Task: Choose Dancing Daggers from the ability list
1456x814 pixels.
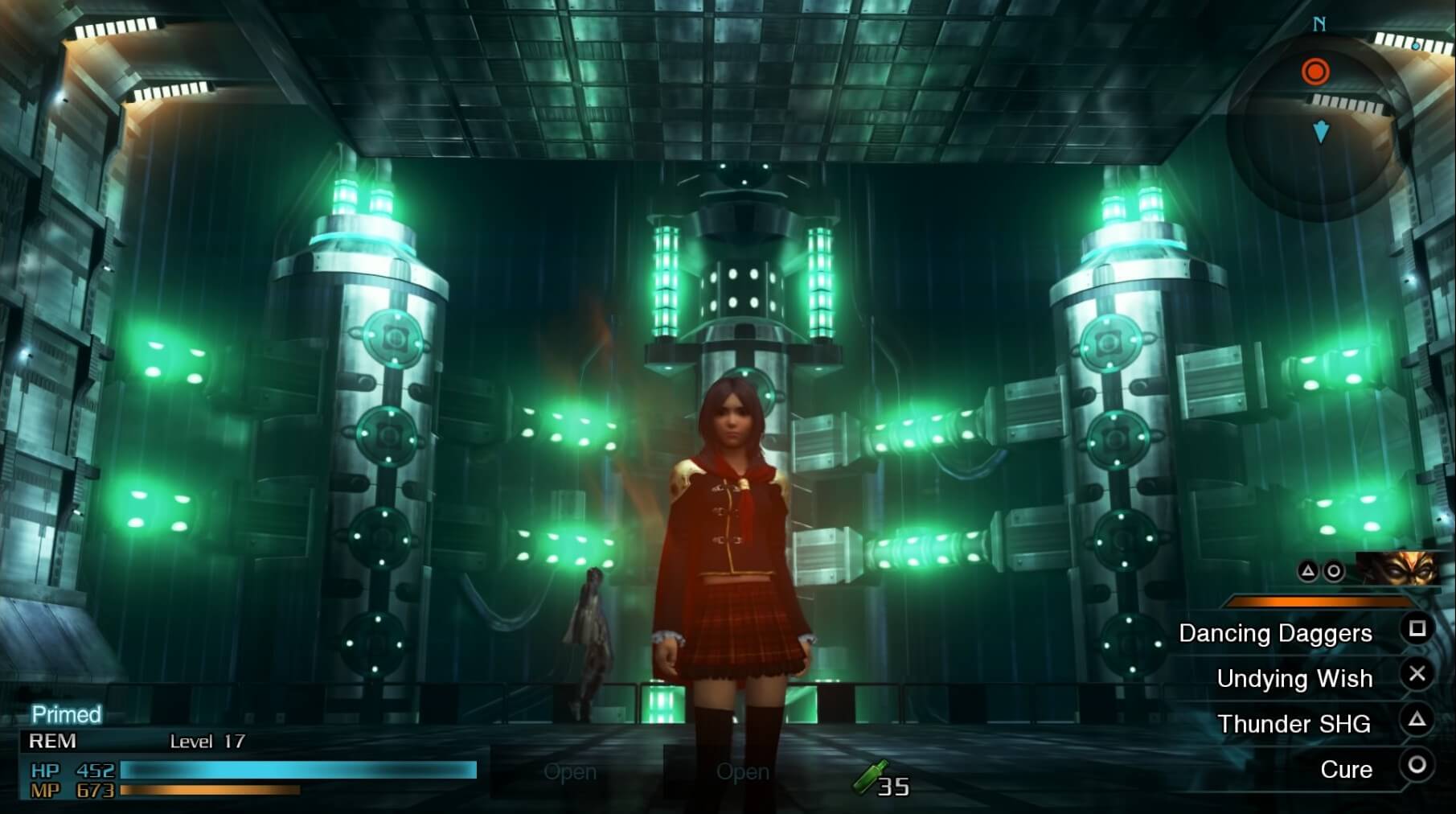Action: tap(1274, 634)
